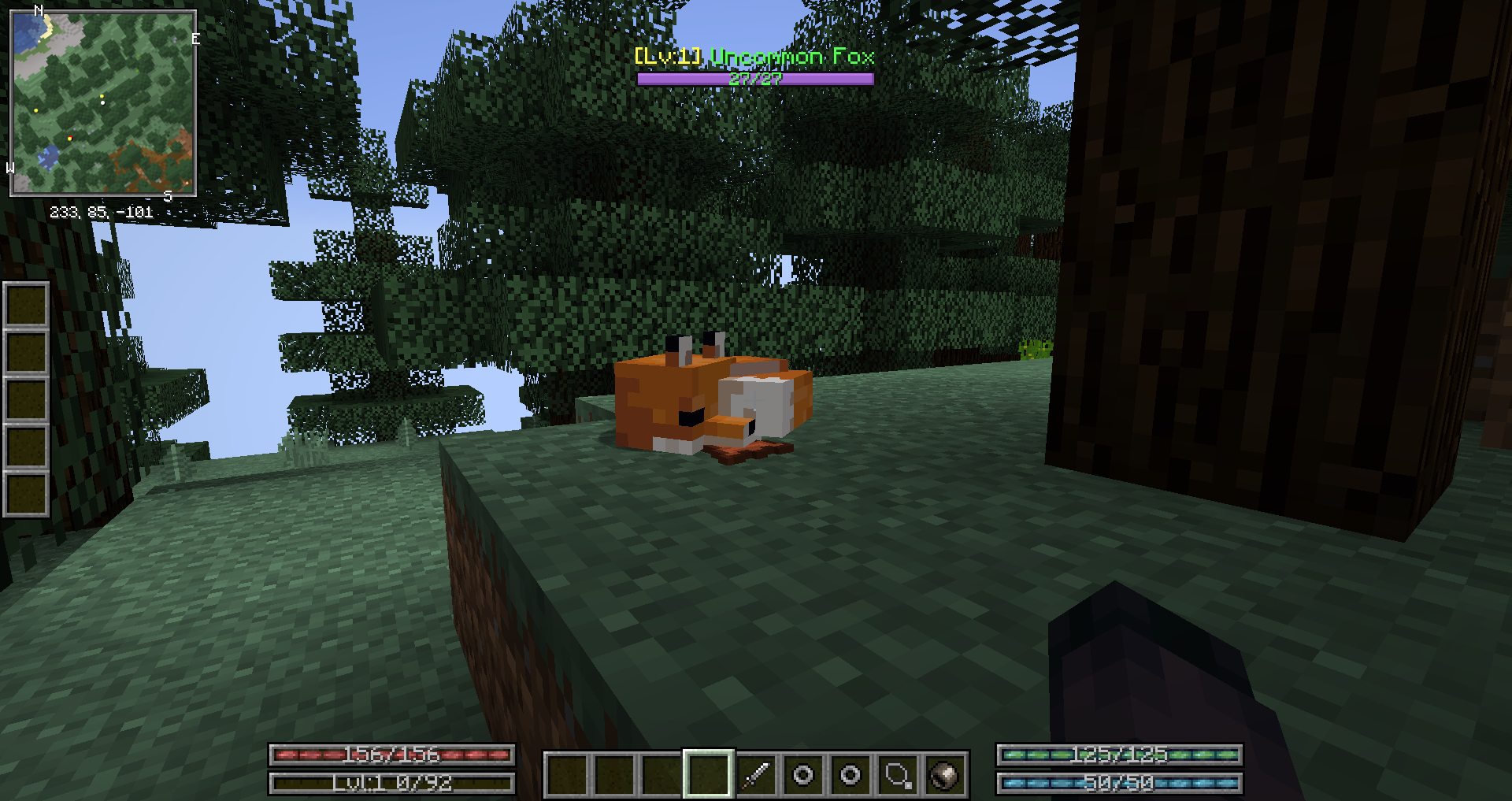Click the W compass marker on the minimap
The image size is (1512, 801).
coord(10,167)
